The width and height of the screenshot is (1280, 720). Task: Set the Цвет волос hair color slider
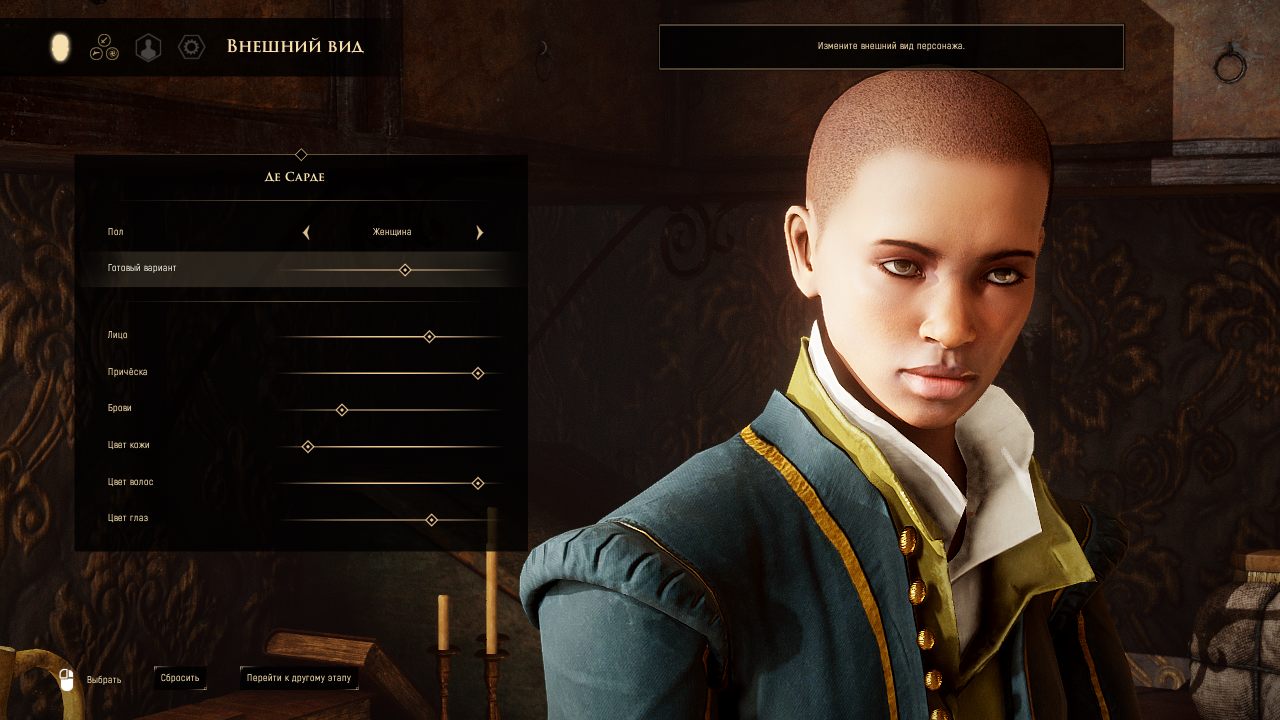pyautogui.click(x=478, y=483)
